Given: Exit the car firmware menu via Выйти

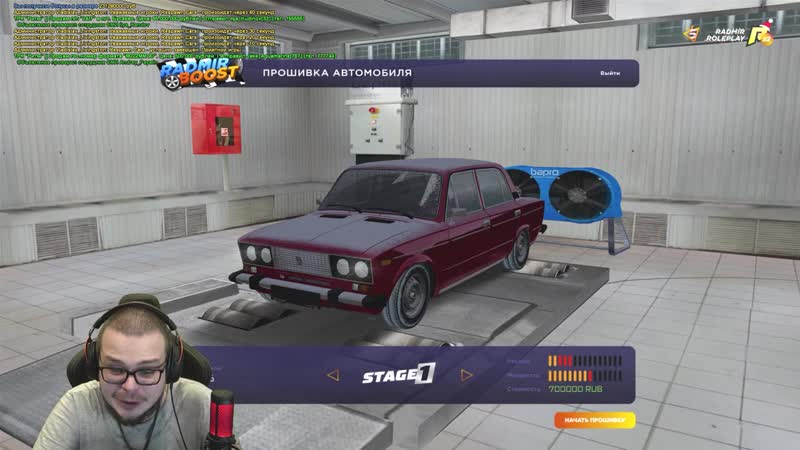Looking at the screenshot, I should (x=610, y=73).
